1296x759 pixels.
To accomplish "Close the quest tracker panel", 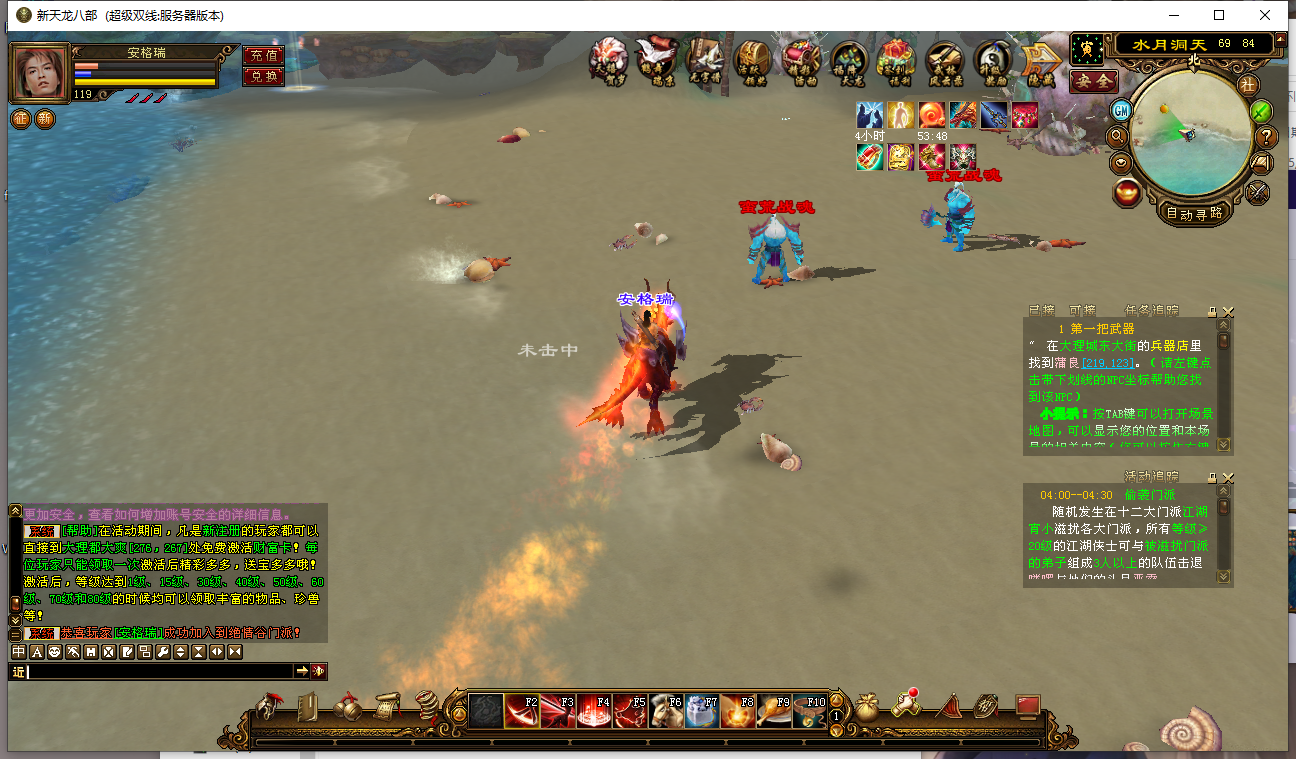I will pyautogui.click(x=1228, y=312).
